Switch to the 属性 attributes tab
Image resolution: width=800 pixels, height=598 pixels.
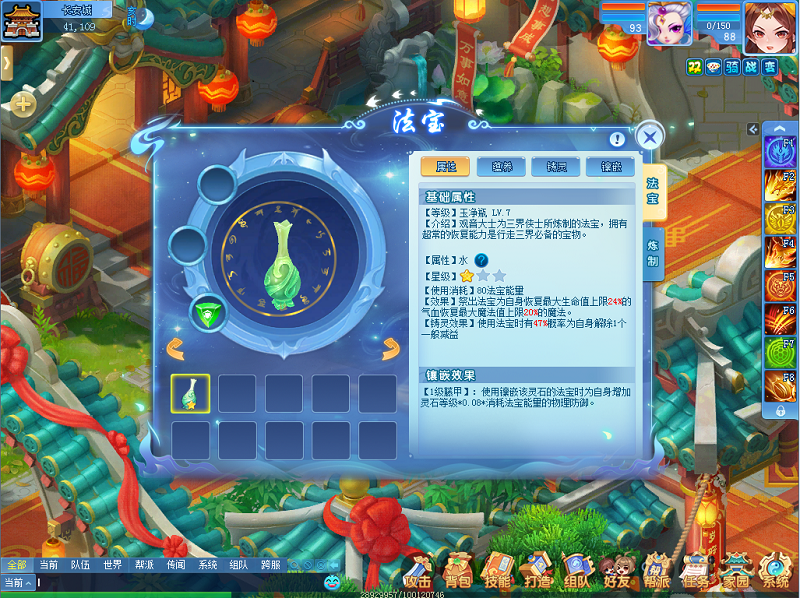pyautogui.click(x=446, y=167)
